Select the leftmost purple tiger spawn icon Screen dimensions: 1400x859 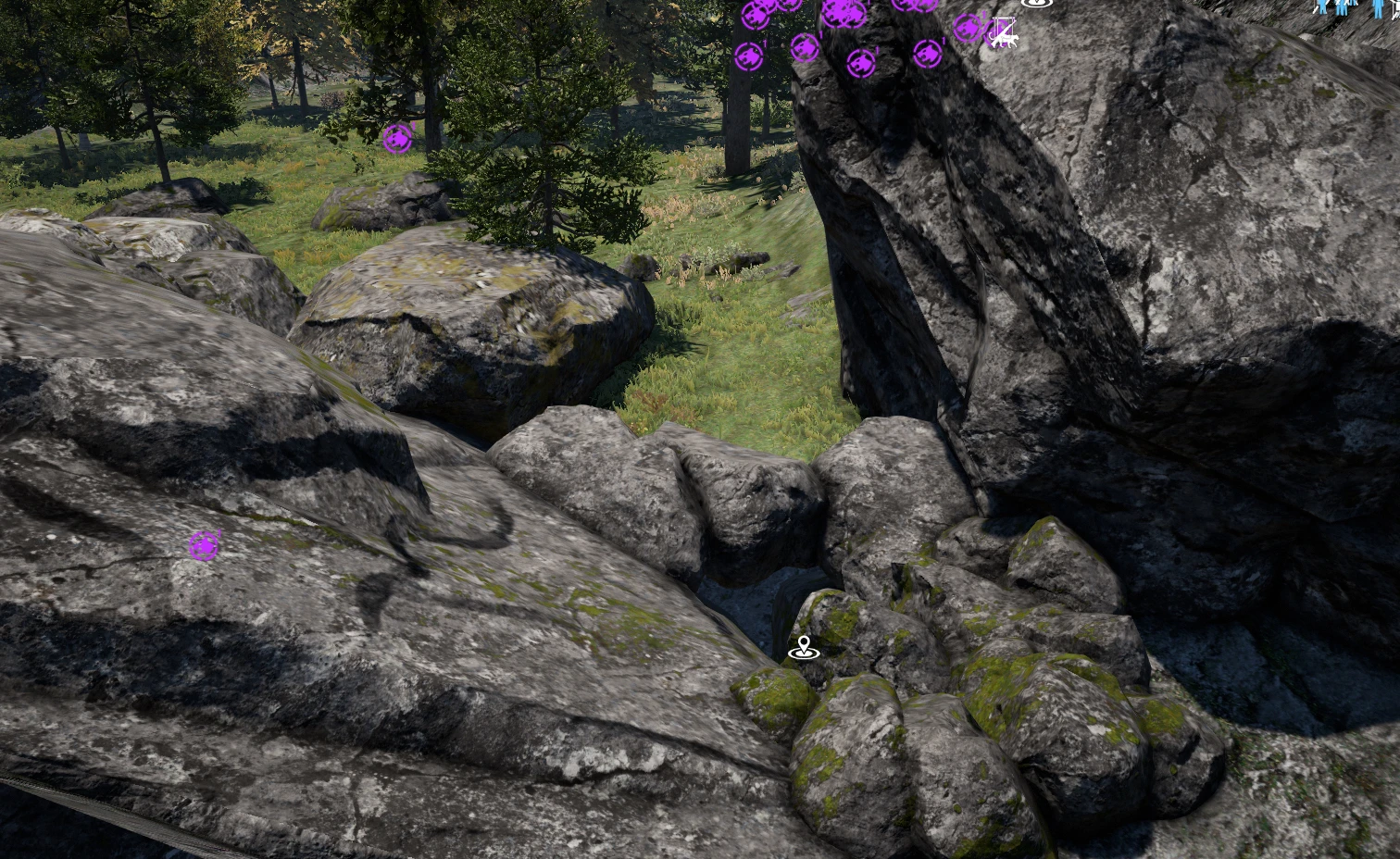pyautogui.click(x=750, y=57)
